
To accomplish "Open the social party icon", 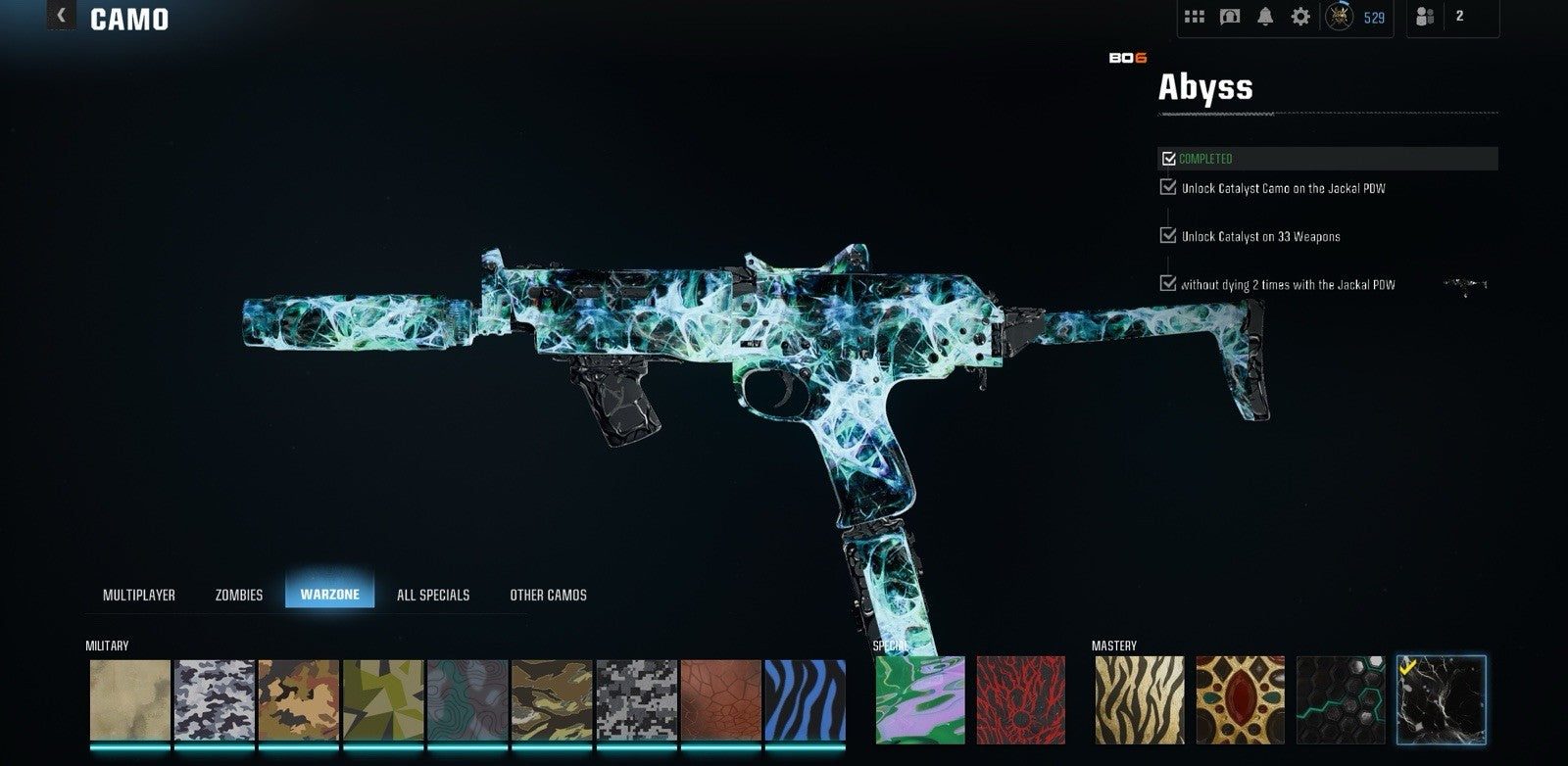I will tap(1425, 17).
